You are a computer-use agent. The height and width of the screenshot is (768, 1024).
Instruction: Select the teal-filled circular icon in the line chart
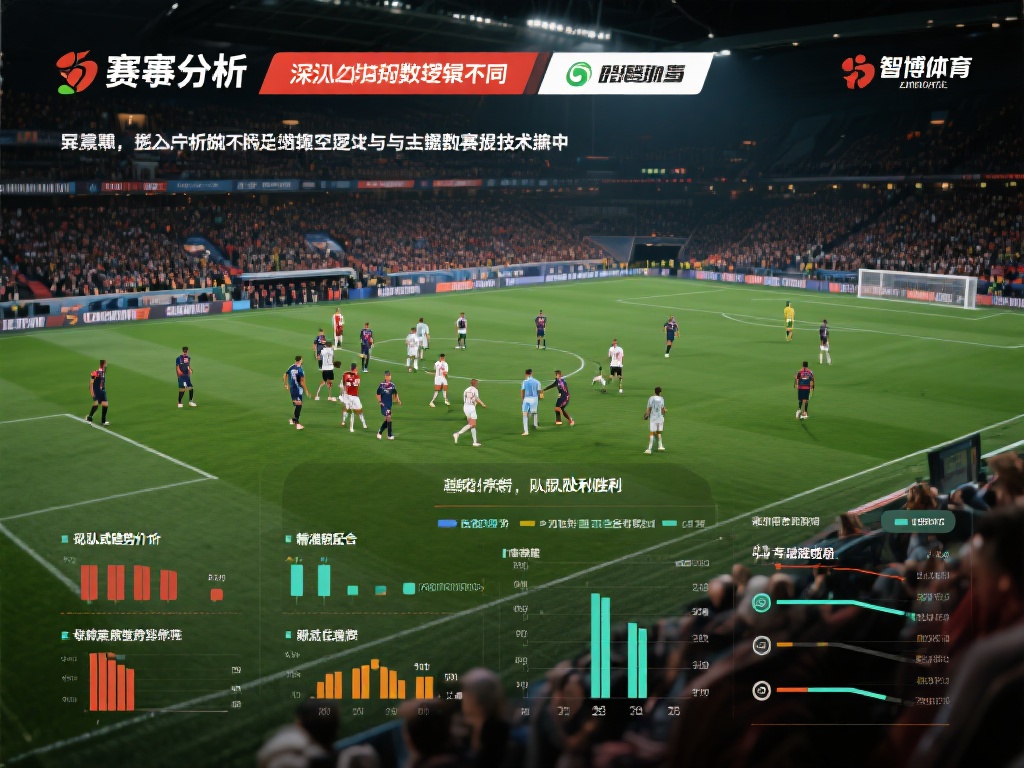761,602
